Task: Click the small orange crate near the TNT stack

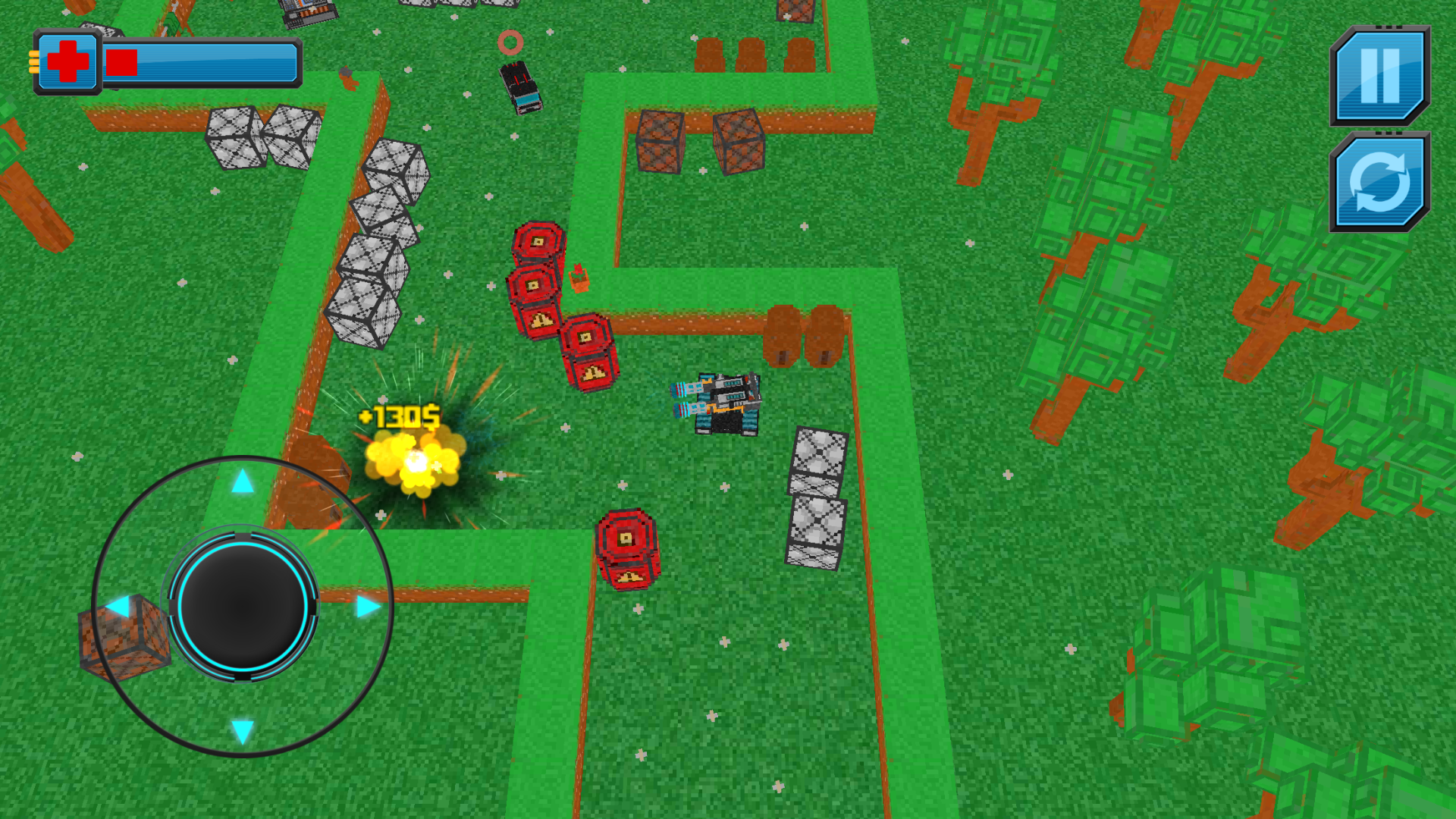Action: click(x=580, y=281)
